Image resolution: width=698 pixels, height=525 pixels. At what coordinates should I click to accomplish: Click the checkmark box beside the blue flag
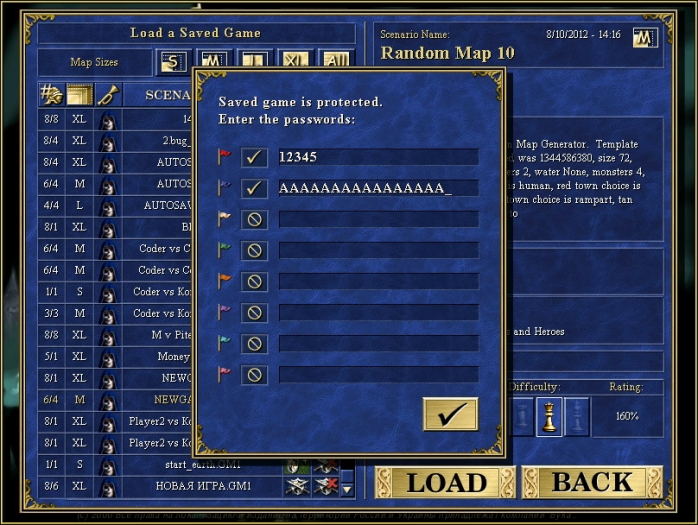pyautogui.click(x=254, y=188)
